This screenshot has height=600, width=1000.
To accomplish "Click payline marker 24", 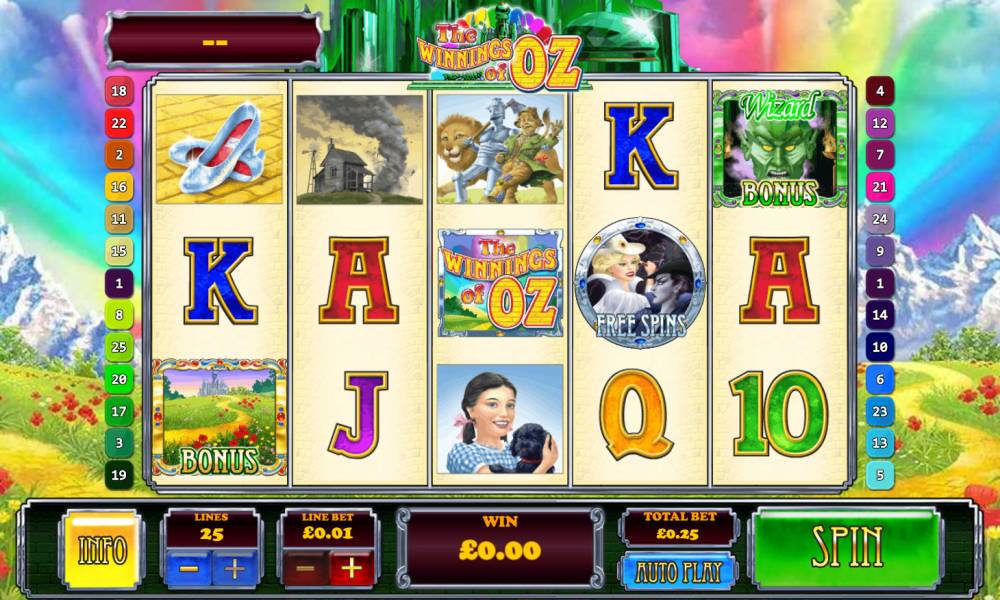I will tap(880, 219).
